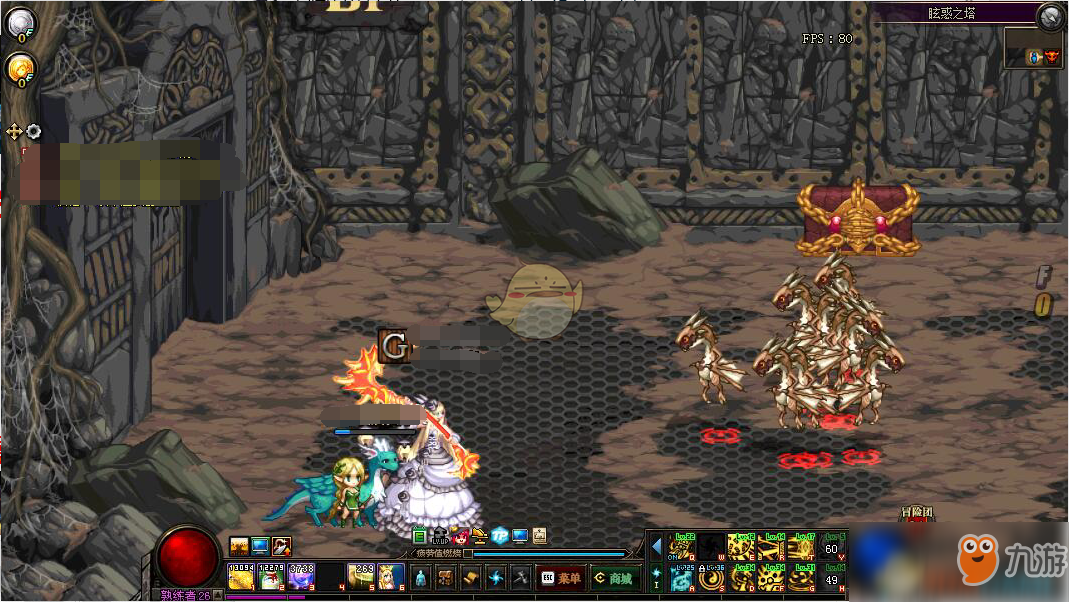
Task: Click the round button above the minimap
Action: tap(1049, 15)
